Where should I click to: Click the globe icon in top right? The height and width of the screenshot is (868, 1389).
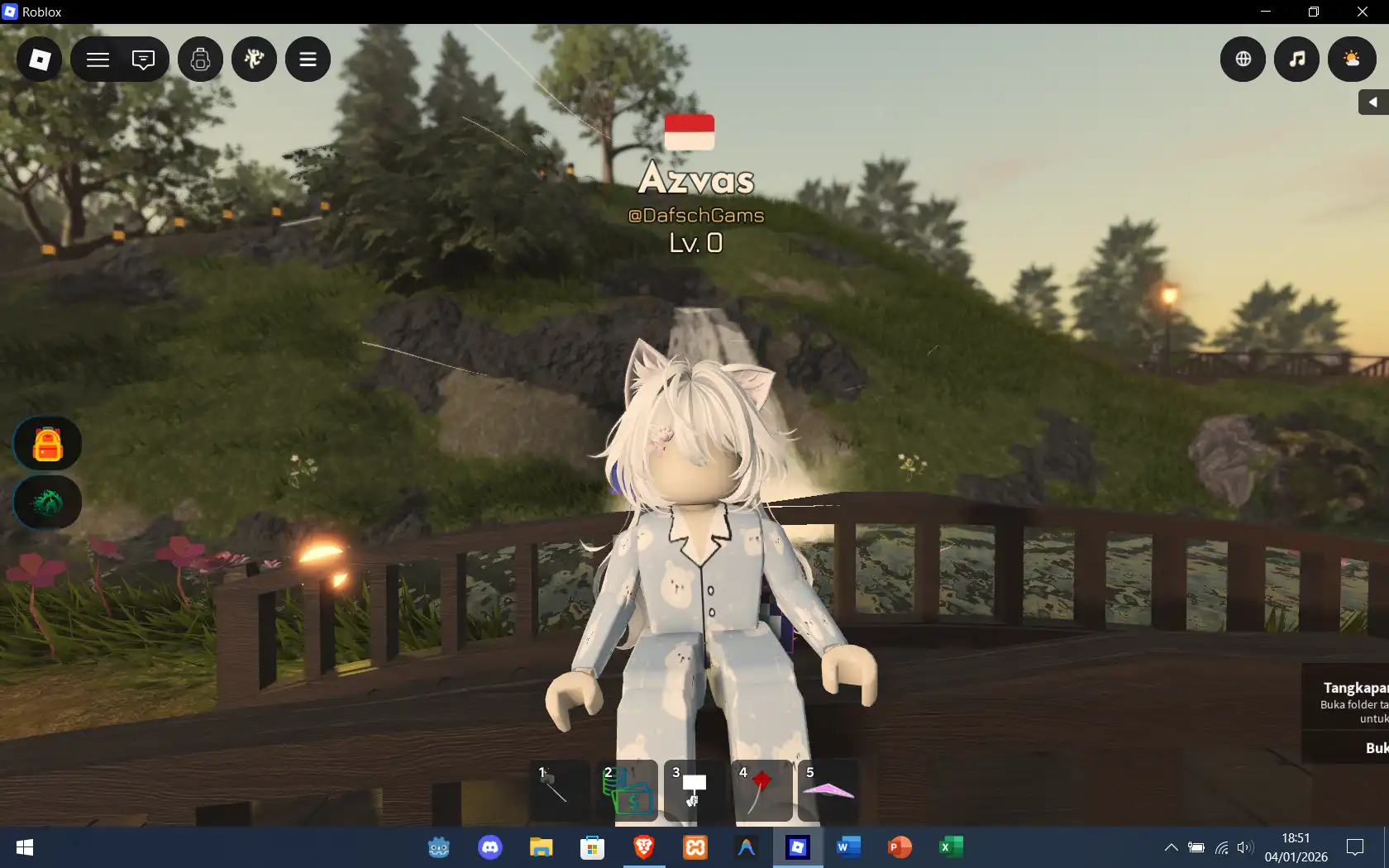[1242, 59]
